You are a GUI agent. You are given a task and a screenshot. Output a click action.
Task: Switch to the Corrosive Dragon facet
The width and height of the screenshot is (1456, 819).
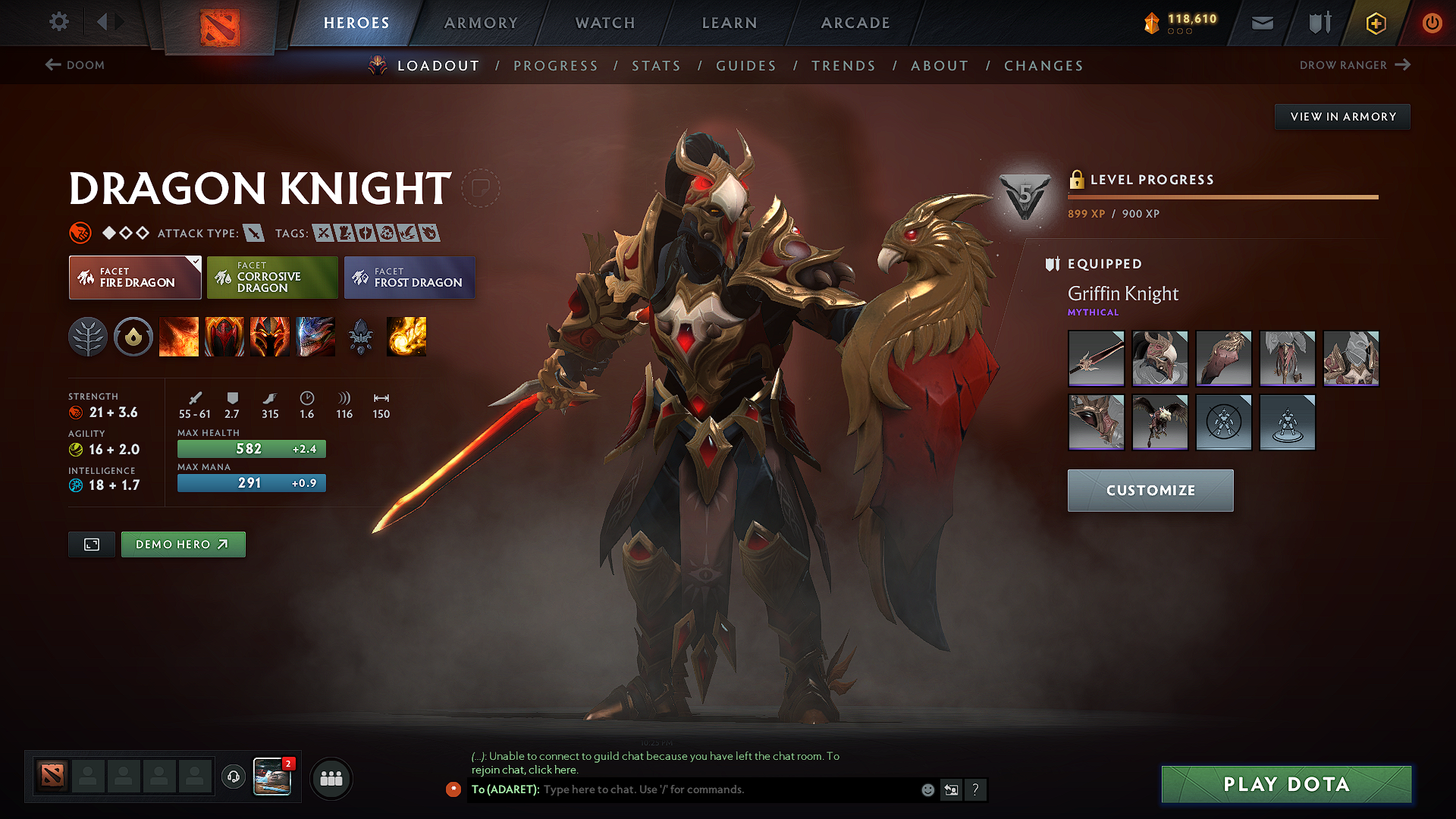pyautogui.click(x=272, y=278)
